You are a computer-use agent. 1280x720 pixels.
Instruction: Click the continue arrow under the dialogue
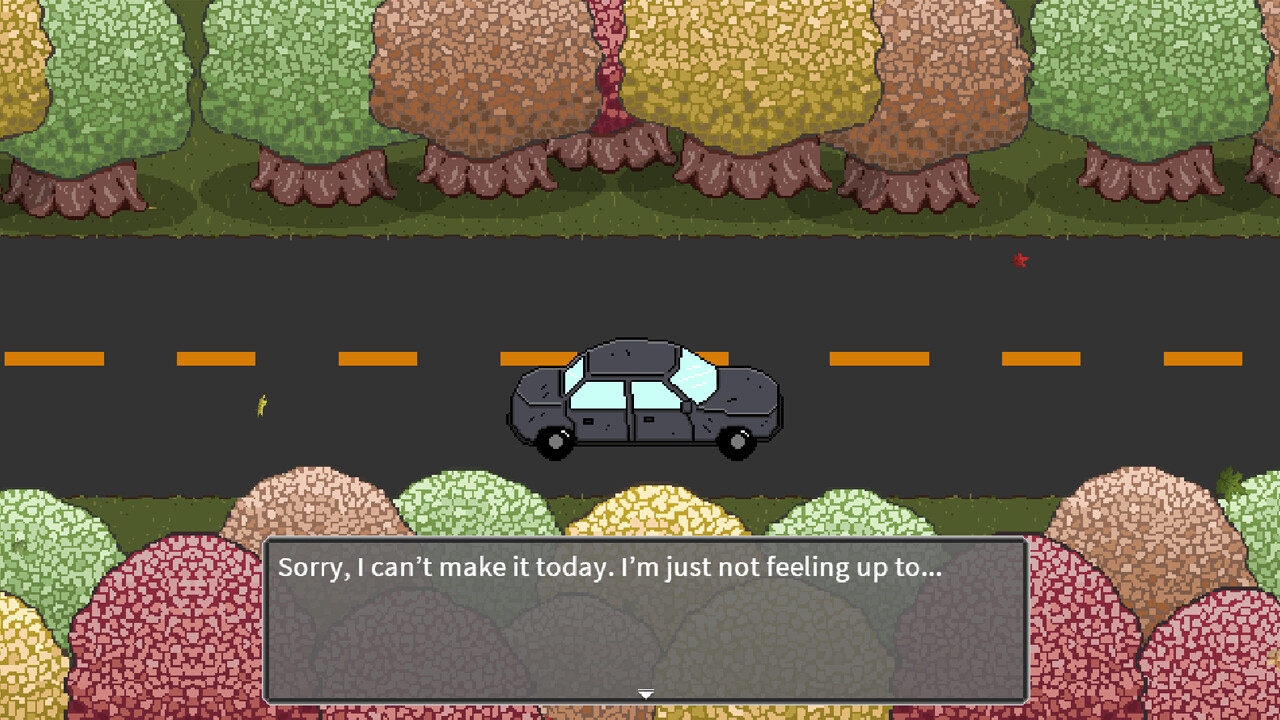coord(646,693)
